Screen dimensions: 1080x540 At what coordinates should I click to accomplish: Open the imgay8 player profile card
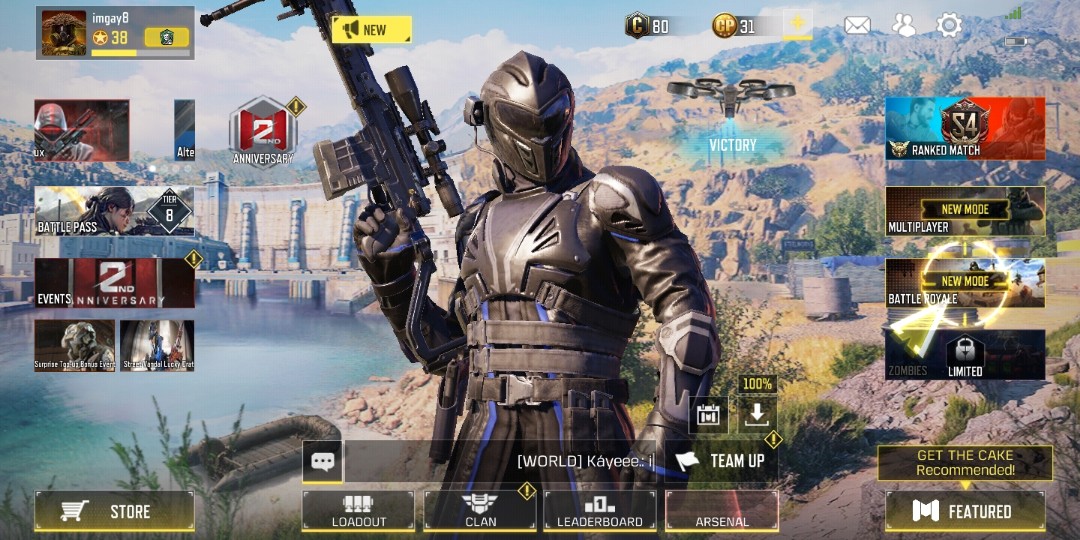click(x=114, y=32)
